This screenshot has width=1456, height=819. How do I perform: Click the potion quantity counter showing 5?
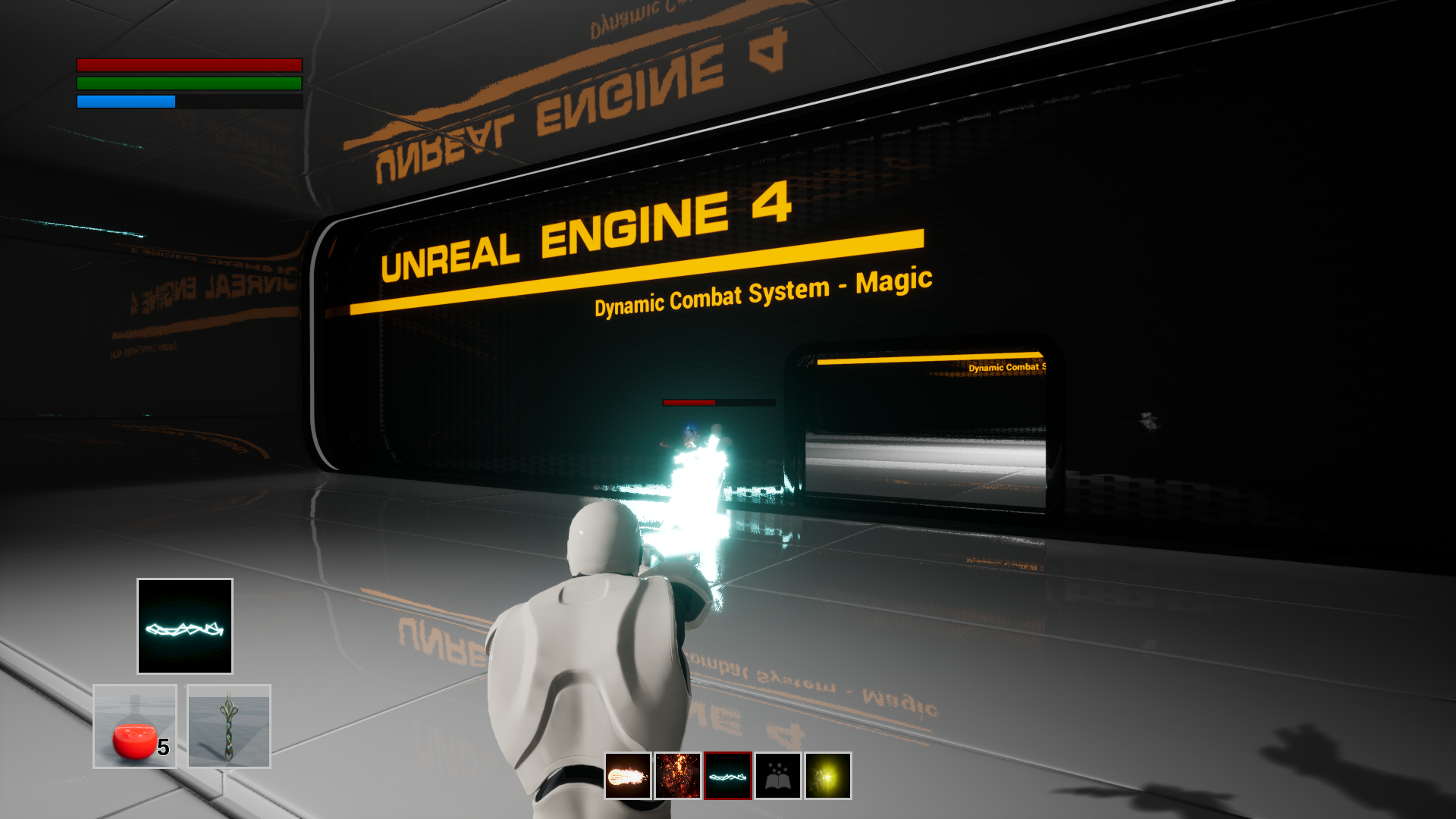163,748
